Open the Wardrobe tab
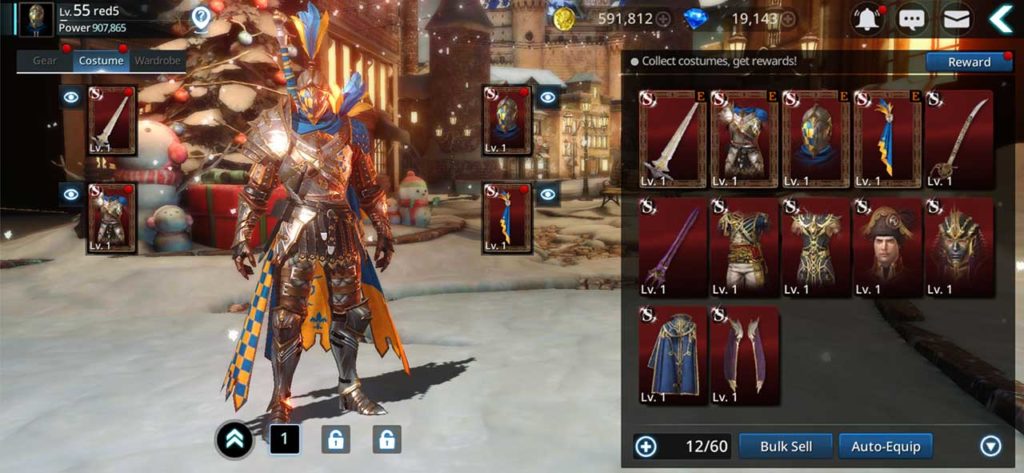 [157, 60]
